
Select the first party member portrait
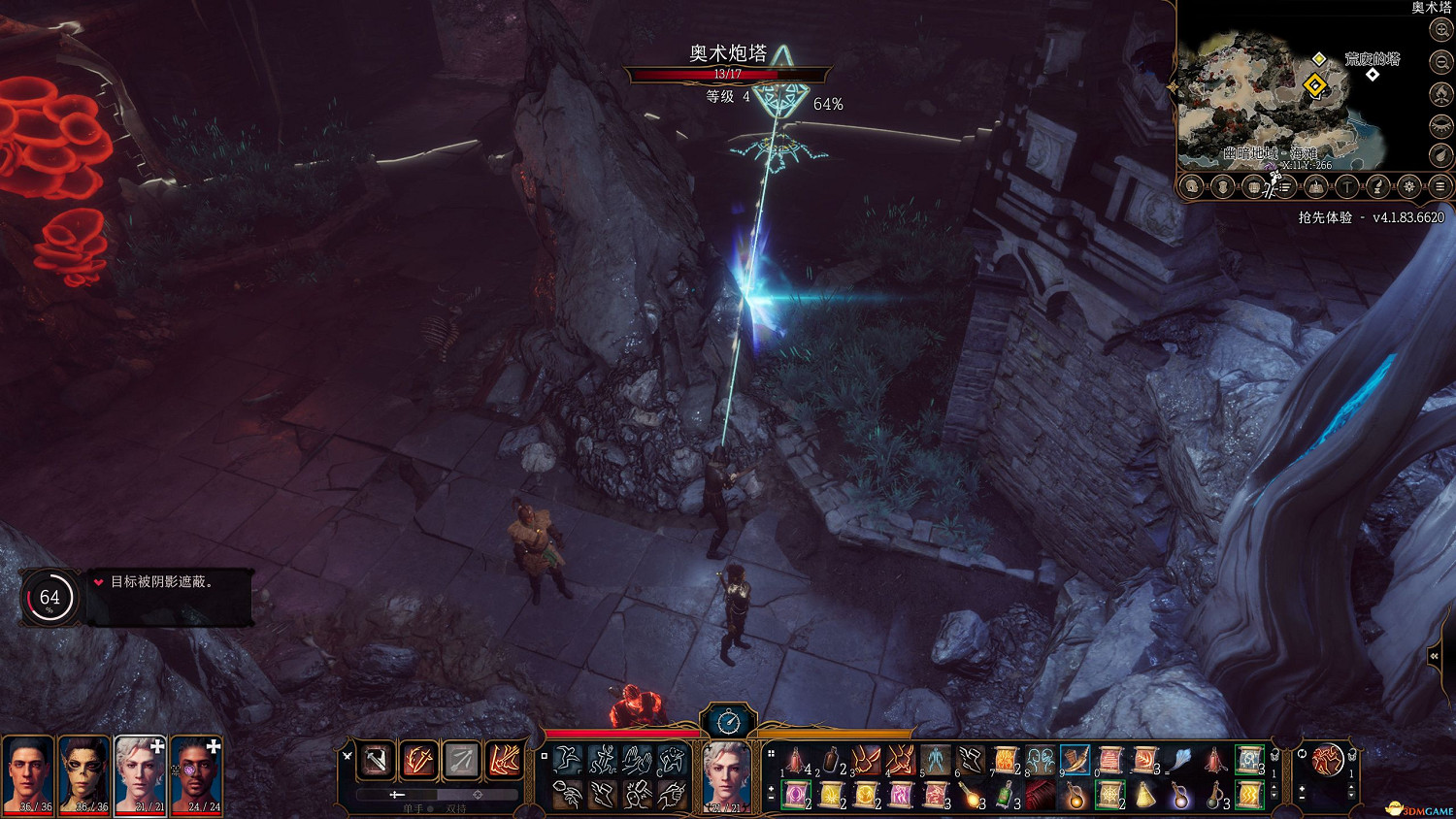point(28,774)
